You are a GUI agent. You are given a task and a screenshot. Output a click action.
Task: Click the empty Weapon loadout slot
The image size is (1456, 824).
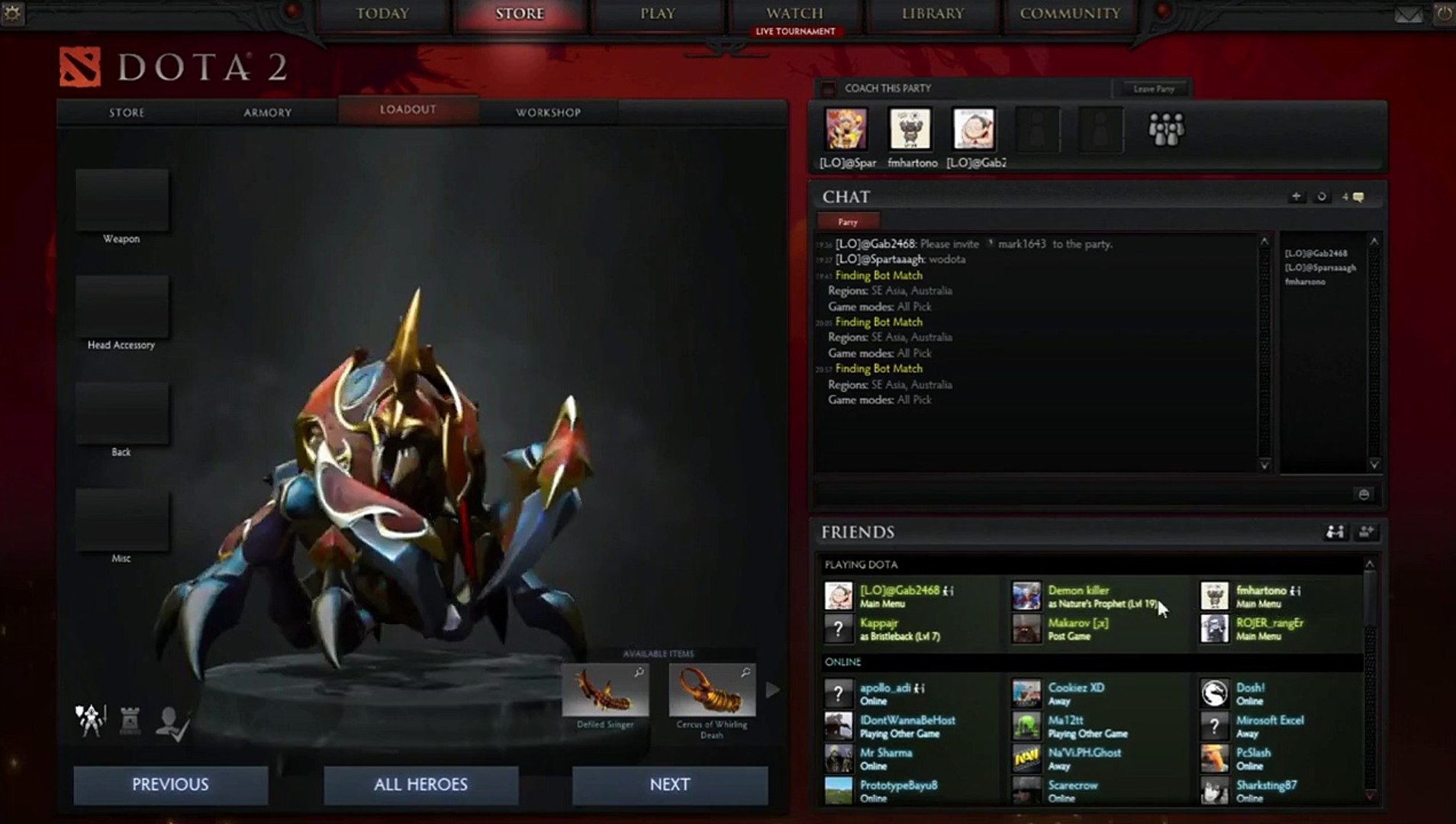point(122,200)
